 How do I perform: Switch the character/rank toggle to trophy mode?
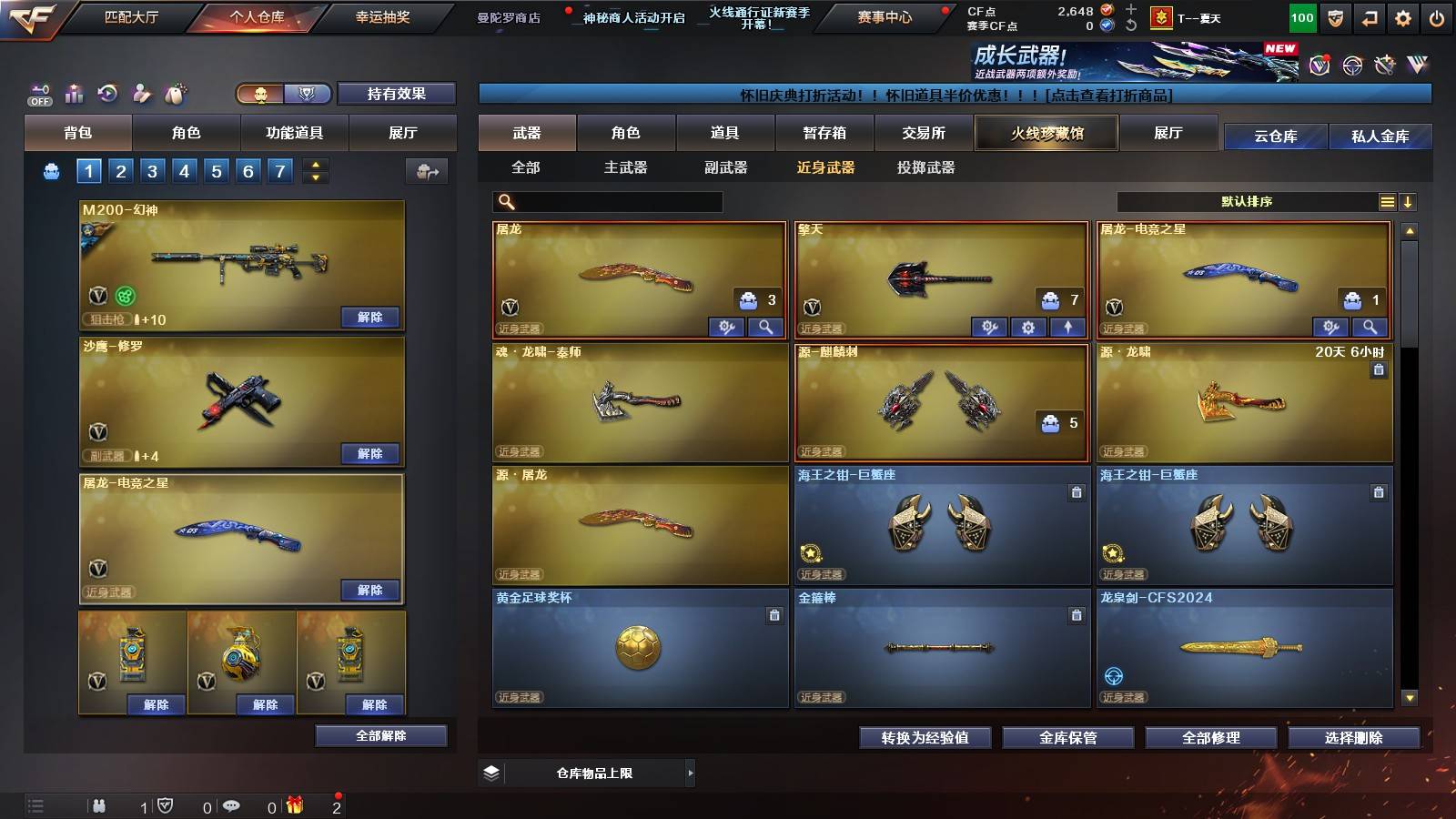[308, 94]
